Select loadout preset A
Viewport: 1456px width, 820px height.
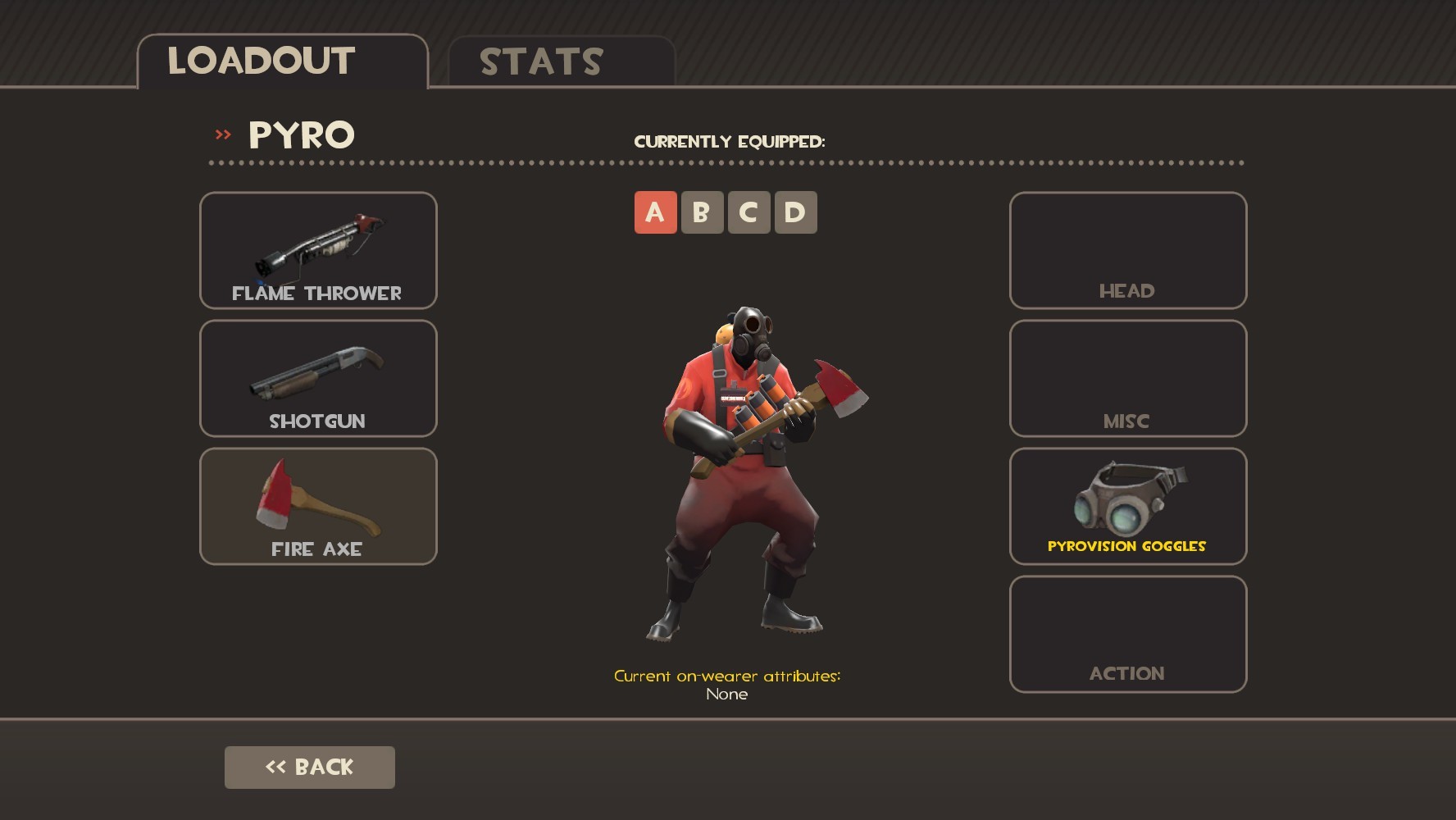tap(653, 212)
